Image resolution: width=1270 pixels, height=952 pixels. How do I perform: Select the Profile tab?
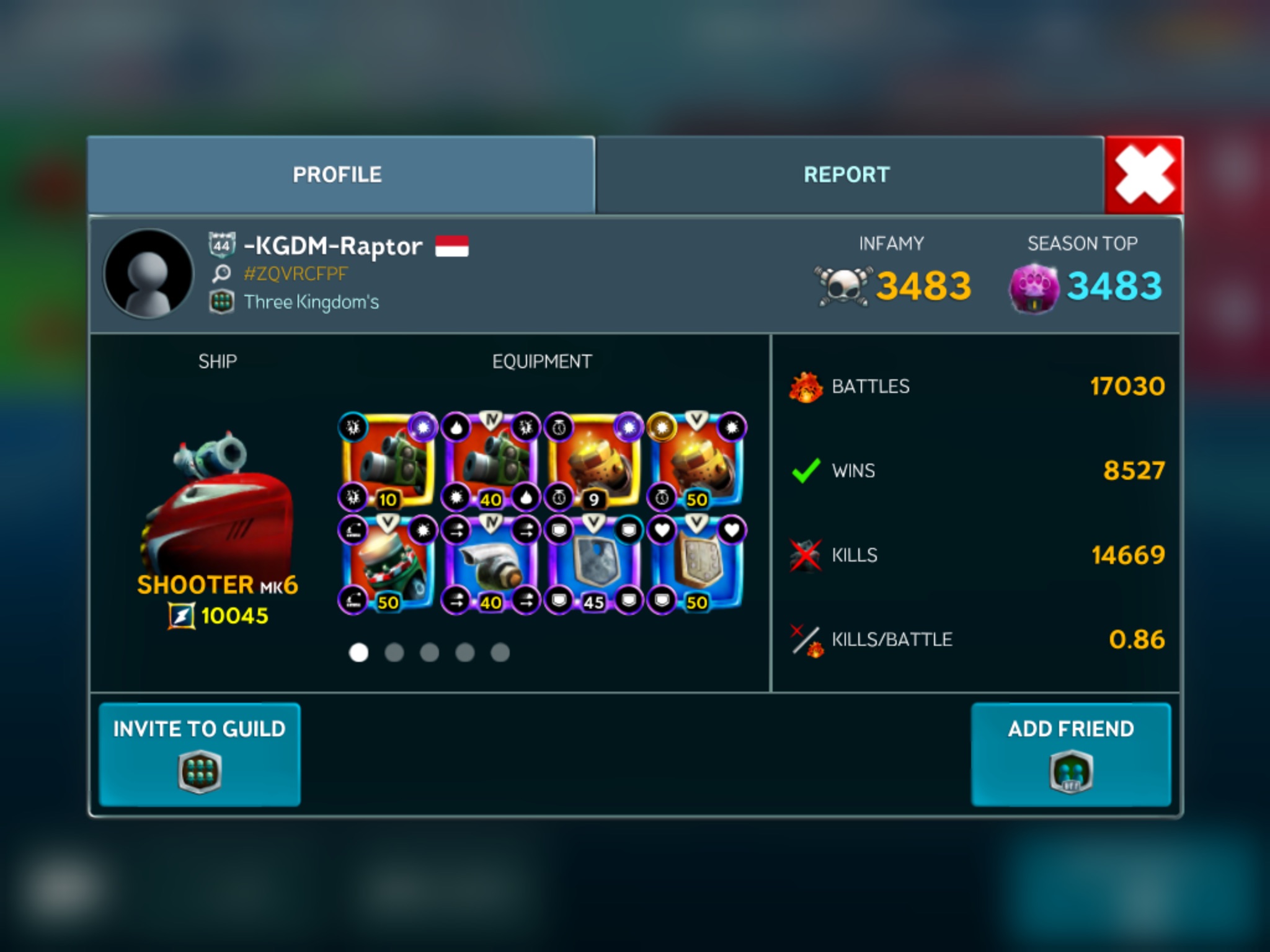point(338,175)
